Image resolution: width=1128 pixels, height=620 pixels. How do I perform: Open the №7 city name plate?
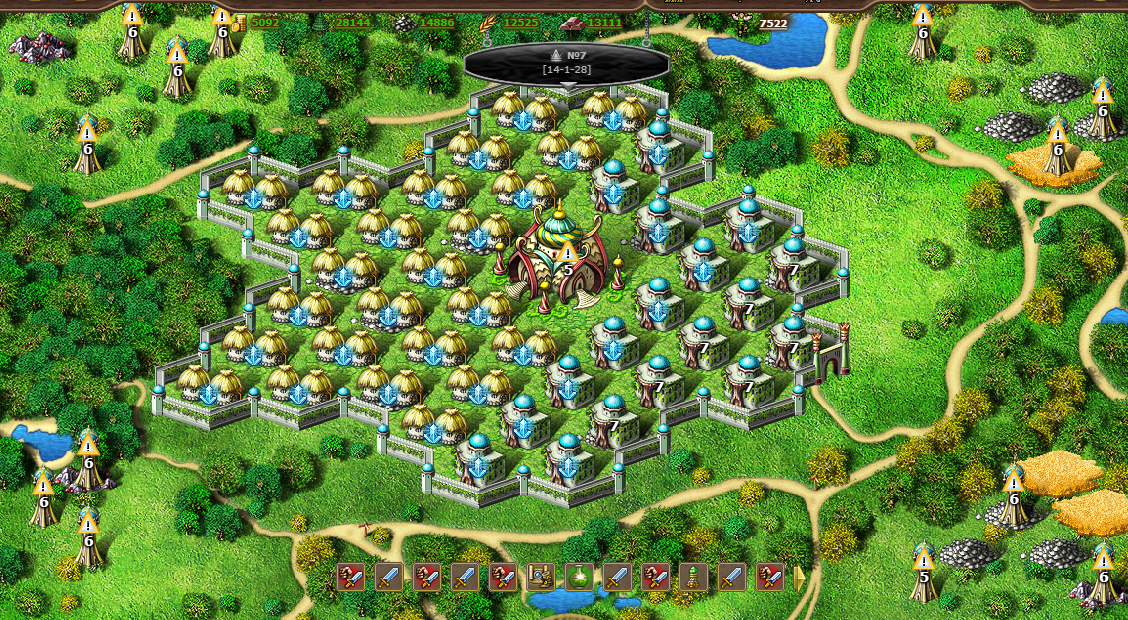pos(566,62)
